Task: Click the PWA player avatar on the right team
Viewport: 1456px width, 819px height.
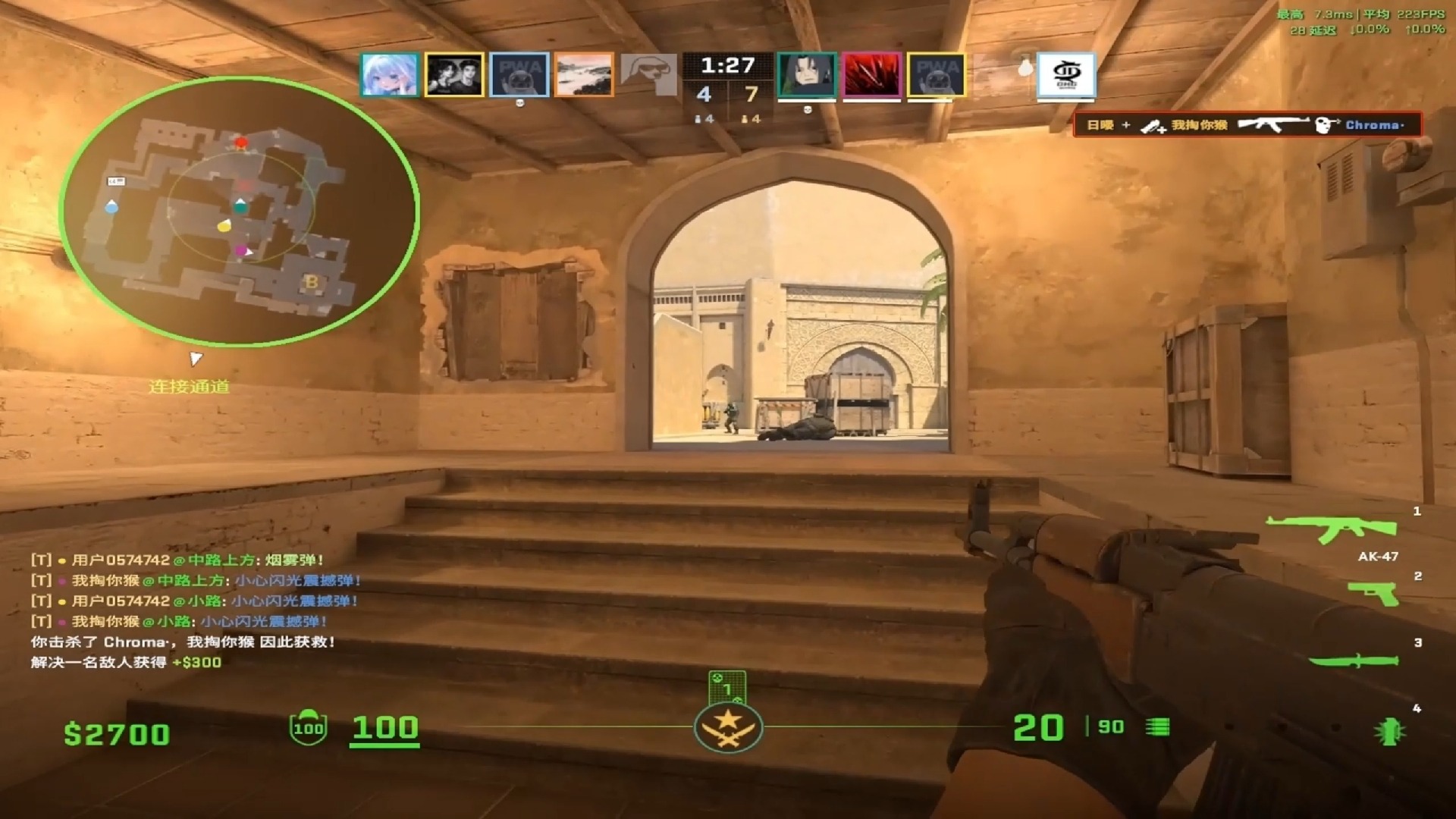Action: pos(937,74)
